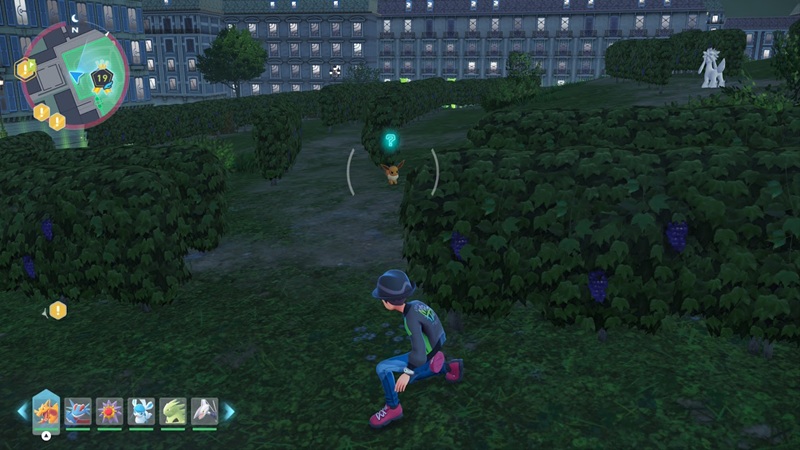Select Charizard in the party bar
Viewport: 800px width, 450px height.
[x=46, y=411]
